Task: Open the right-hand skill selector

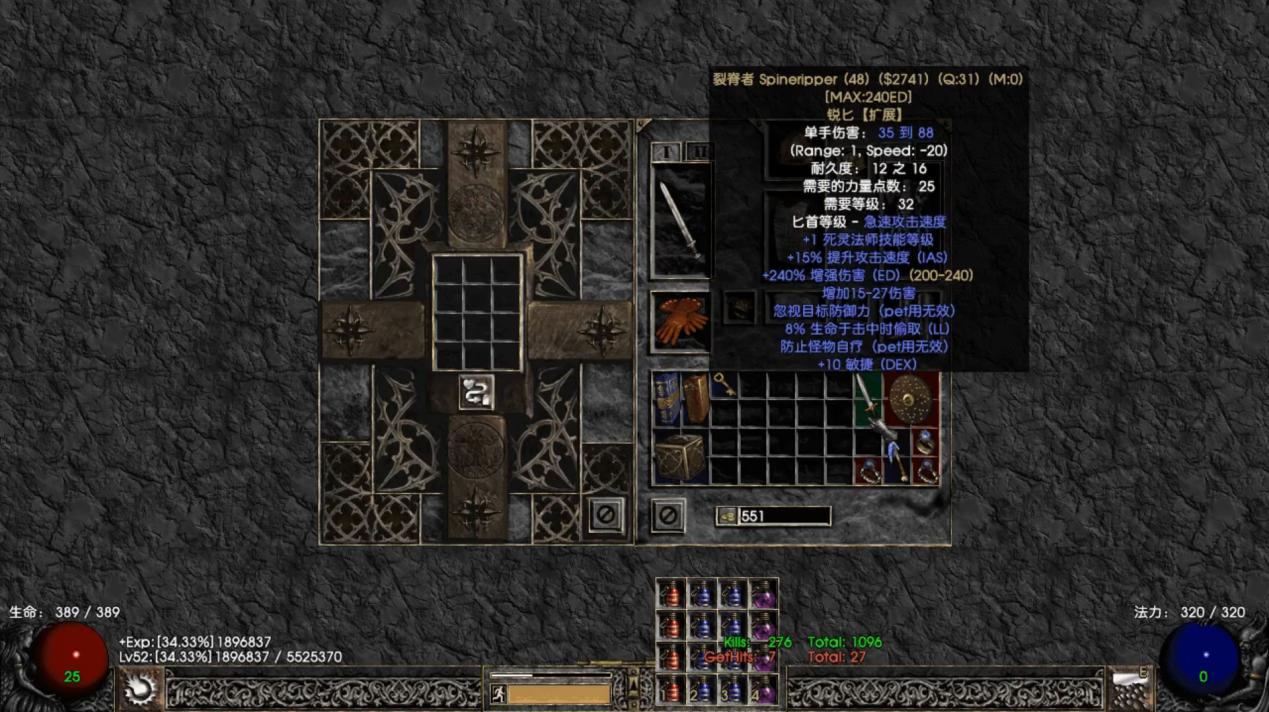Action: click(1130, 688)
